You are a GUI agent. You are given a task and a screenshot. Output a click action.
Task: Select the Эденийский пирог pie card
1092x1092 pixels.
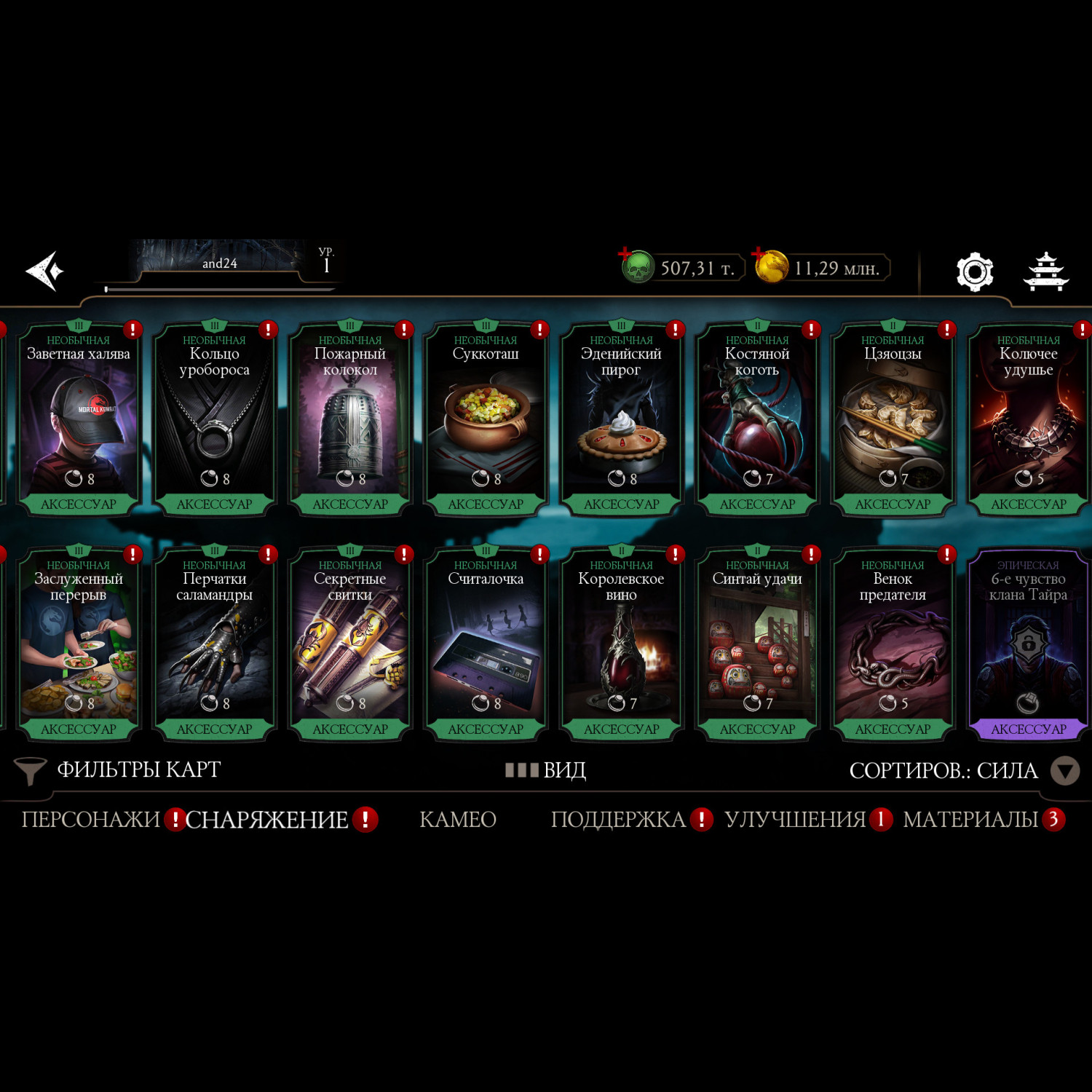(x=622, y=420)
